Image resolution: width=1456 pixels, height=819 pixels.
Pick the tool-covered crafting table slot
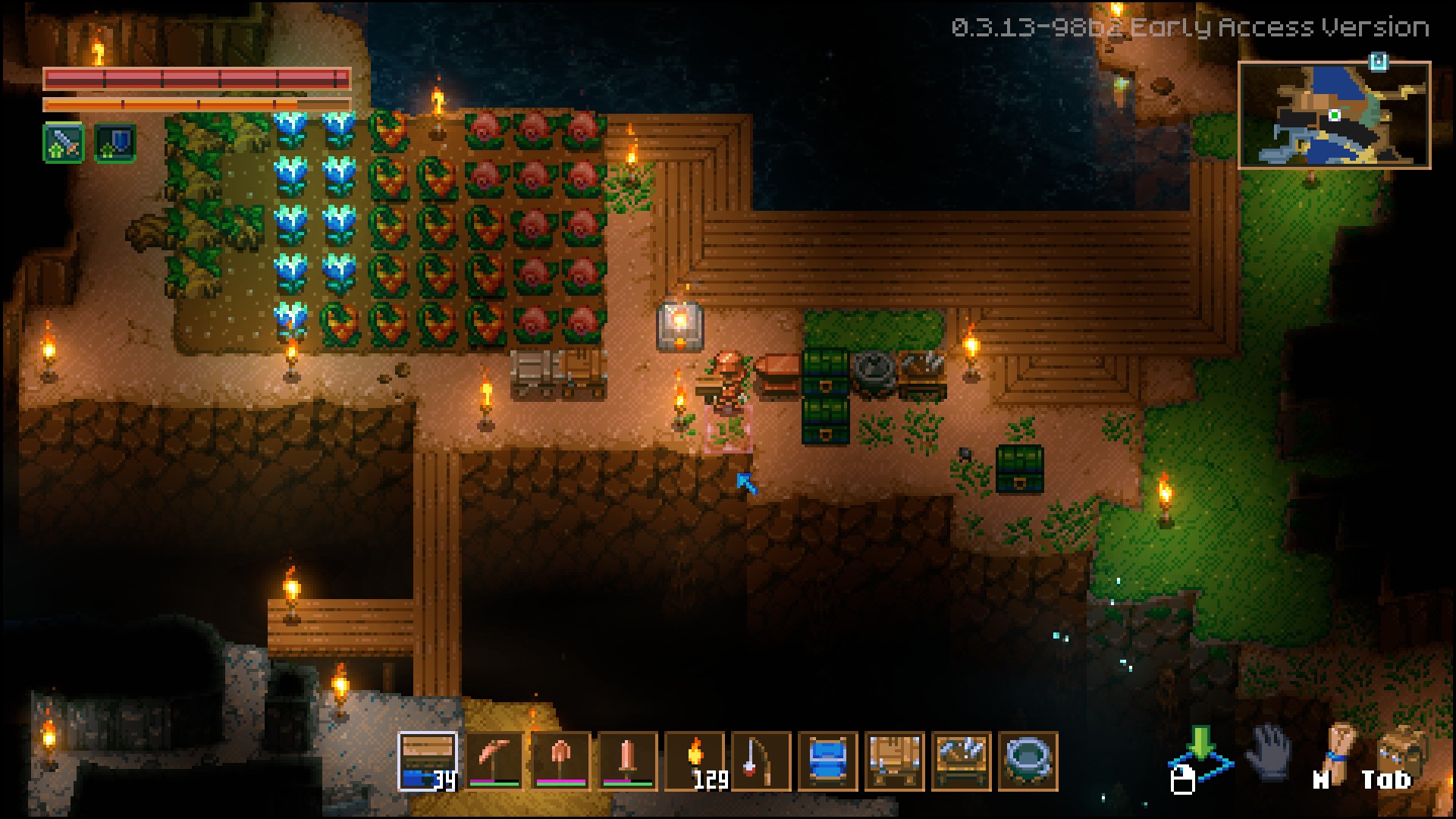(x=962, y=761)
